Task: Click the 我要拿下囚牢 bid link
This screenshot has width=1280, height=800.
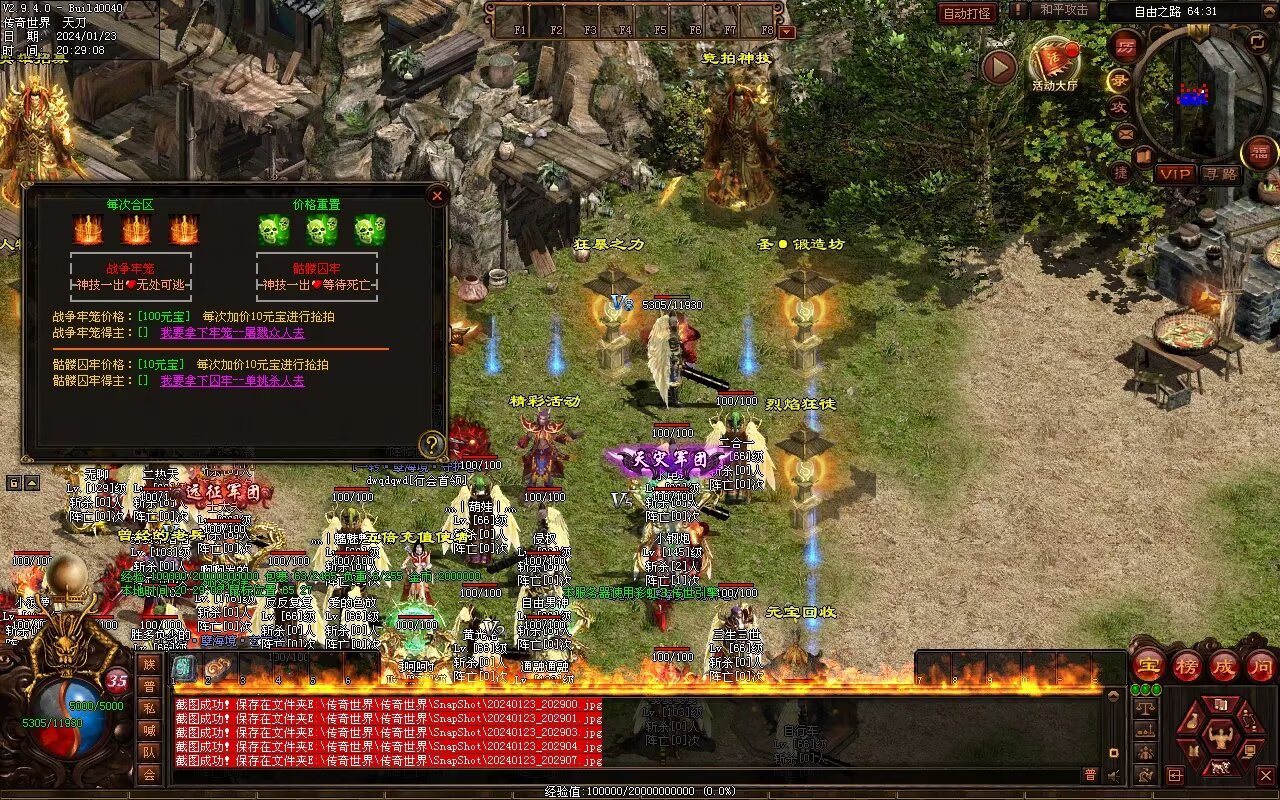Action: [233, 381]
